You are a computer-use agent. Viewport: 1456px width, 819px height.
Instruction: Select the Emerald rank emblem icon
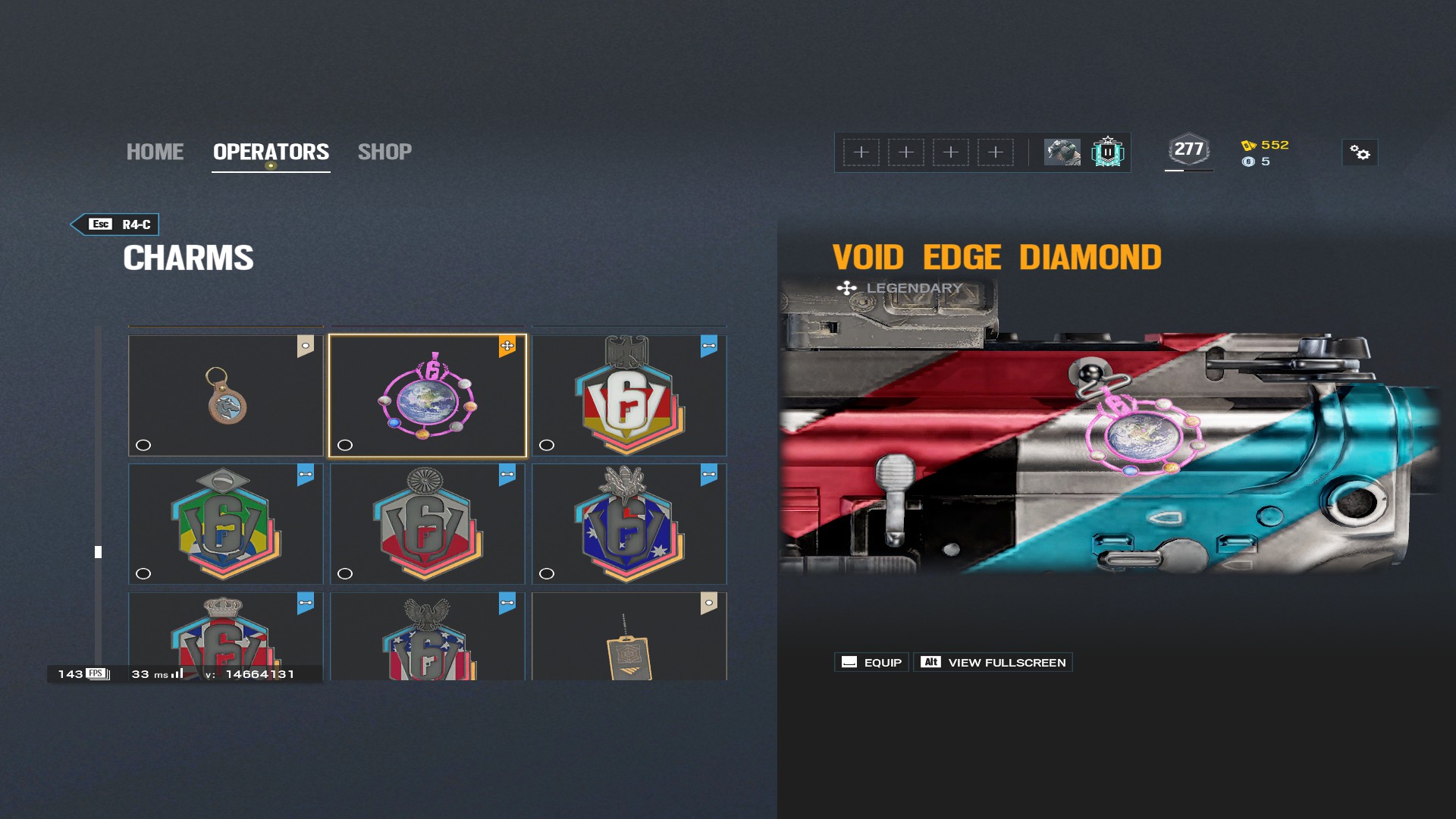[1108, 151]
